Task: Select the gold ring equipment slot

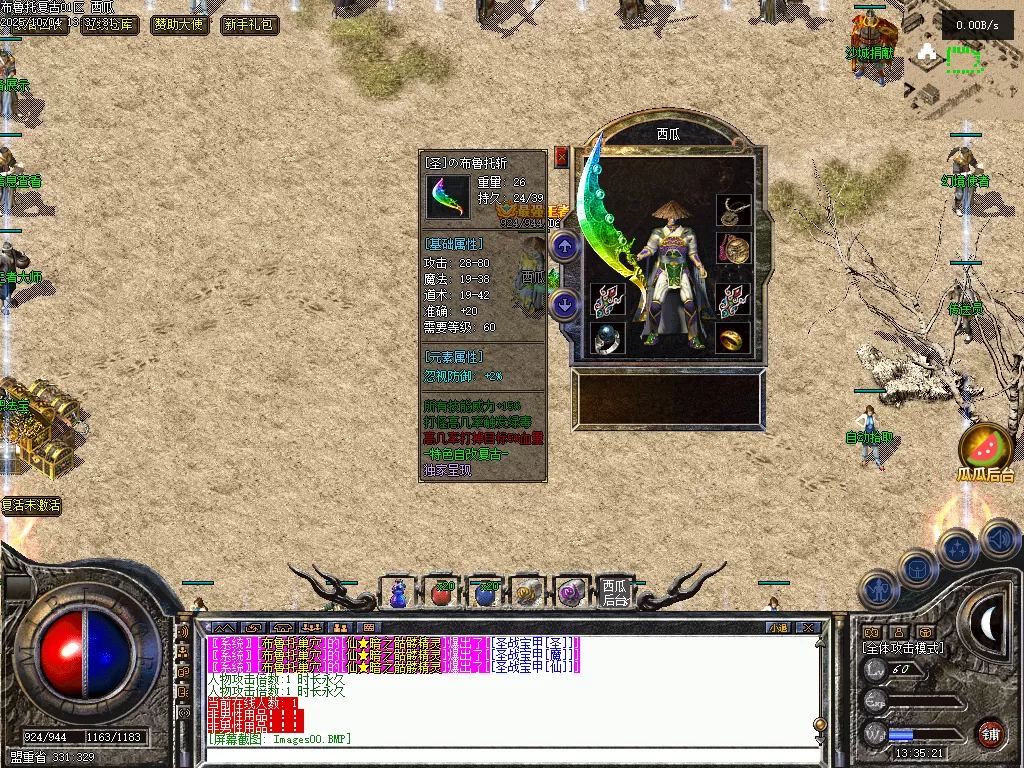Action: tap(733, 338)
